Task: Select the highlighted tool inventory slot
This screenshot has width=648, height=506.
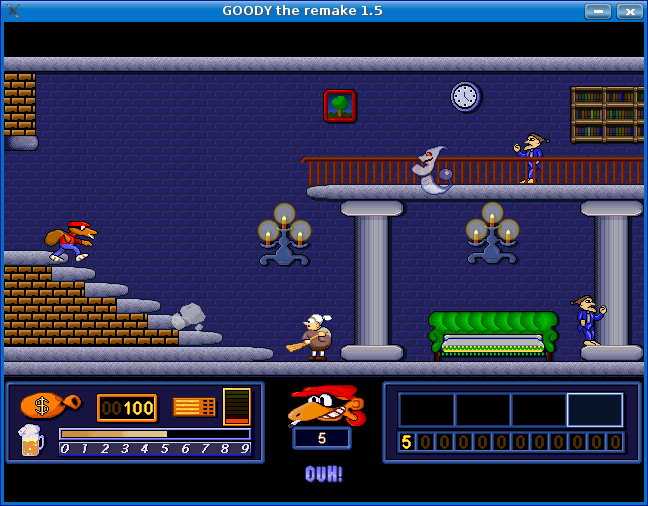Action: tap(595, 410)
